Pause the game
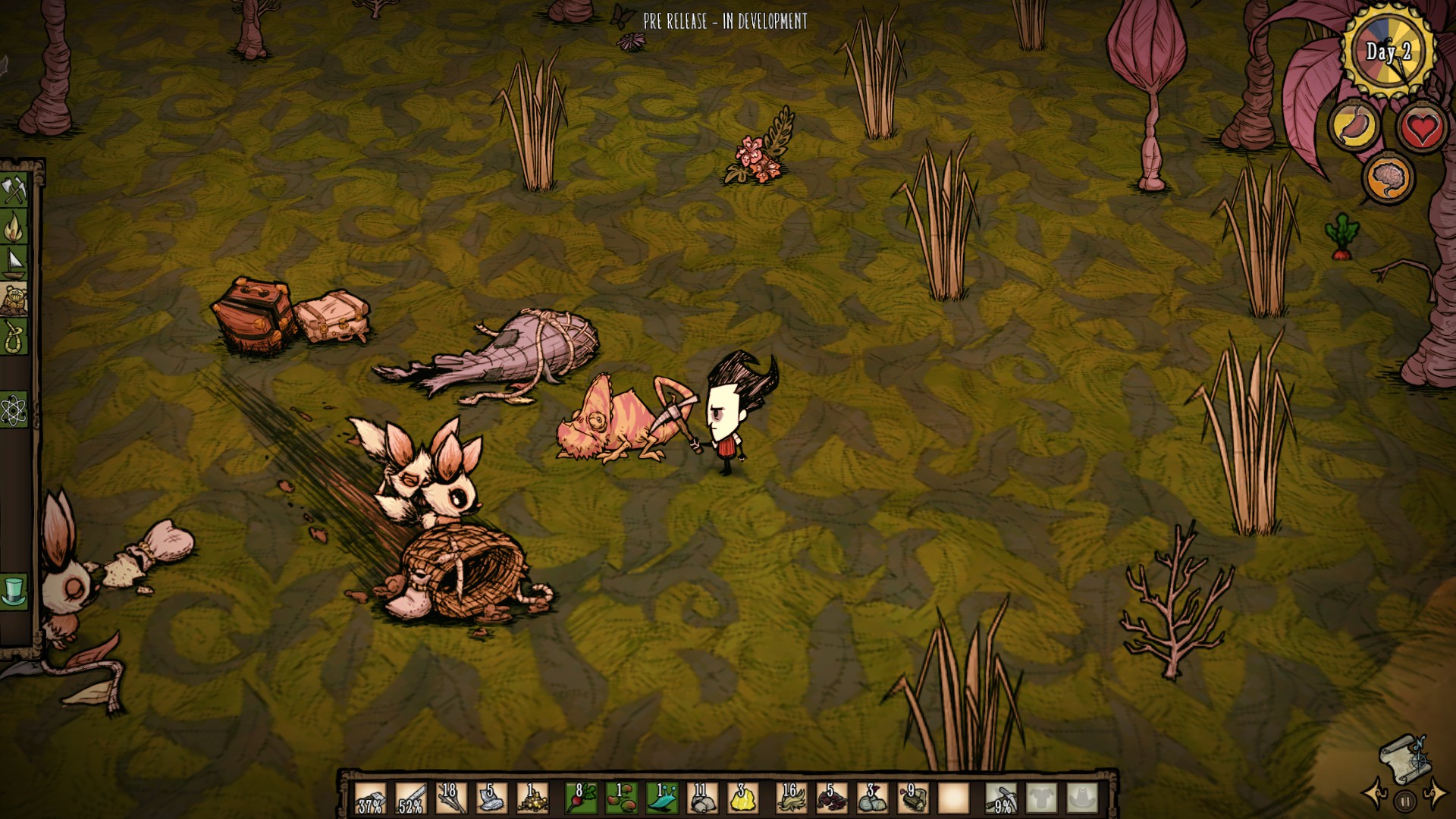 (1405, 800)
